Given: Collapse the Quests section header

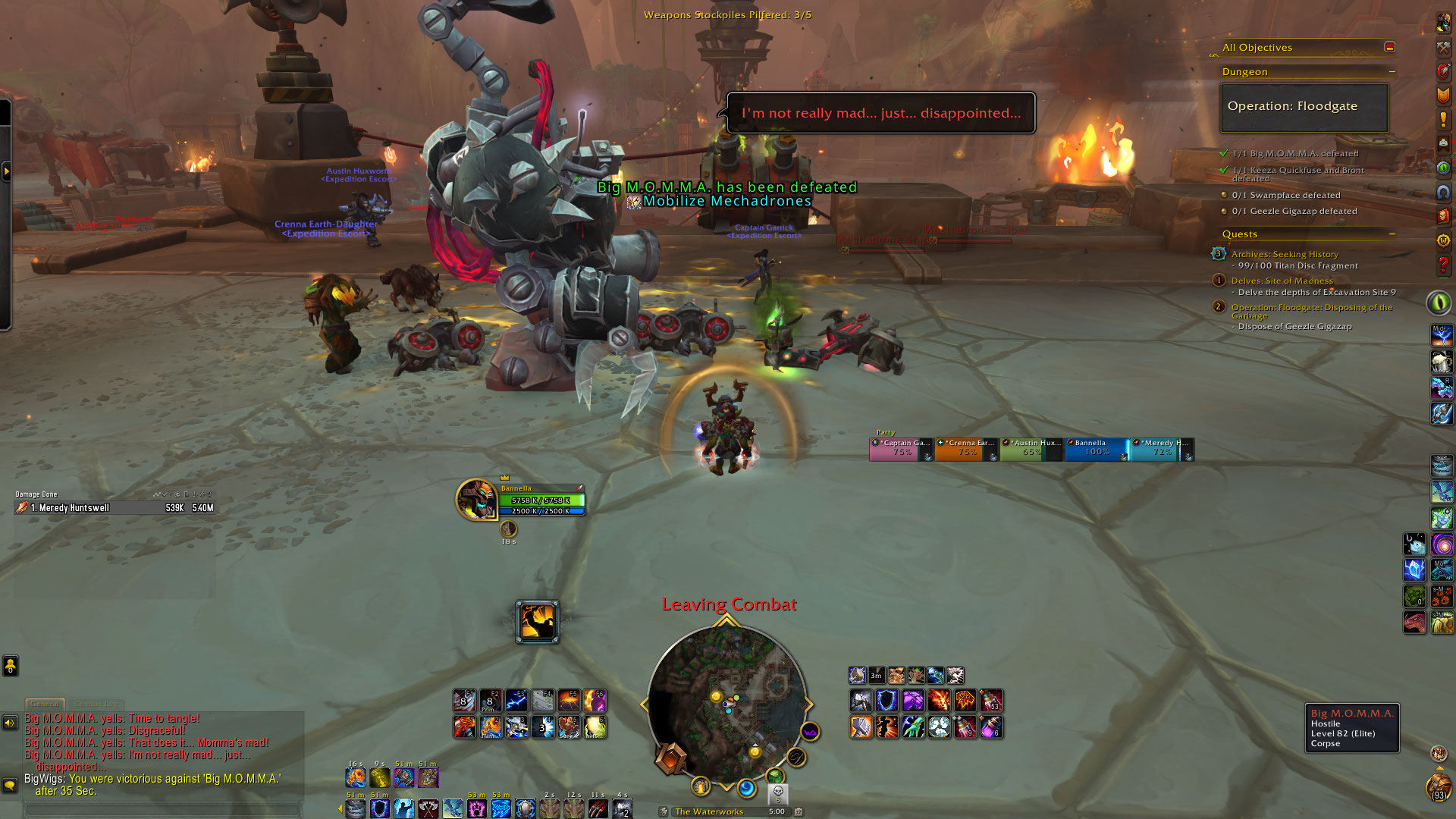Looking at the screenshot, I should pyautogui.click(x=1392, y=234).
